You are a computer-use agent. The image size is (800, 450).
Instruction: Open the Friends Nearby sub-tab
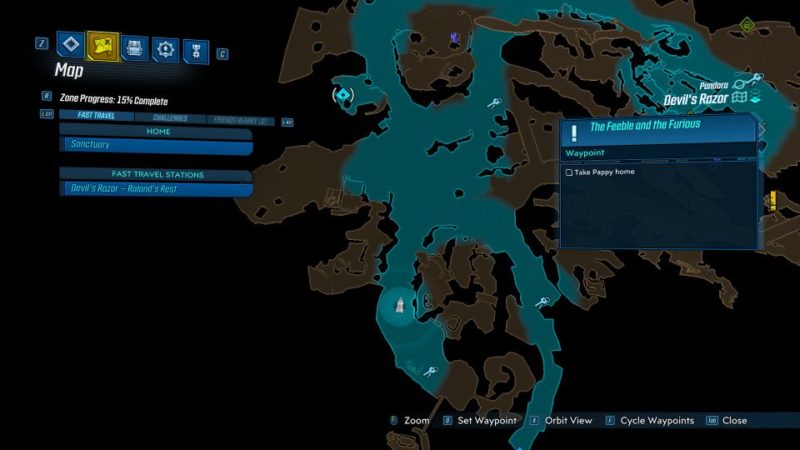(241, 117)
